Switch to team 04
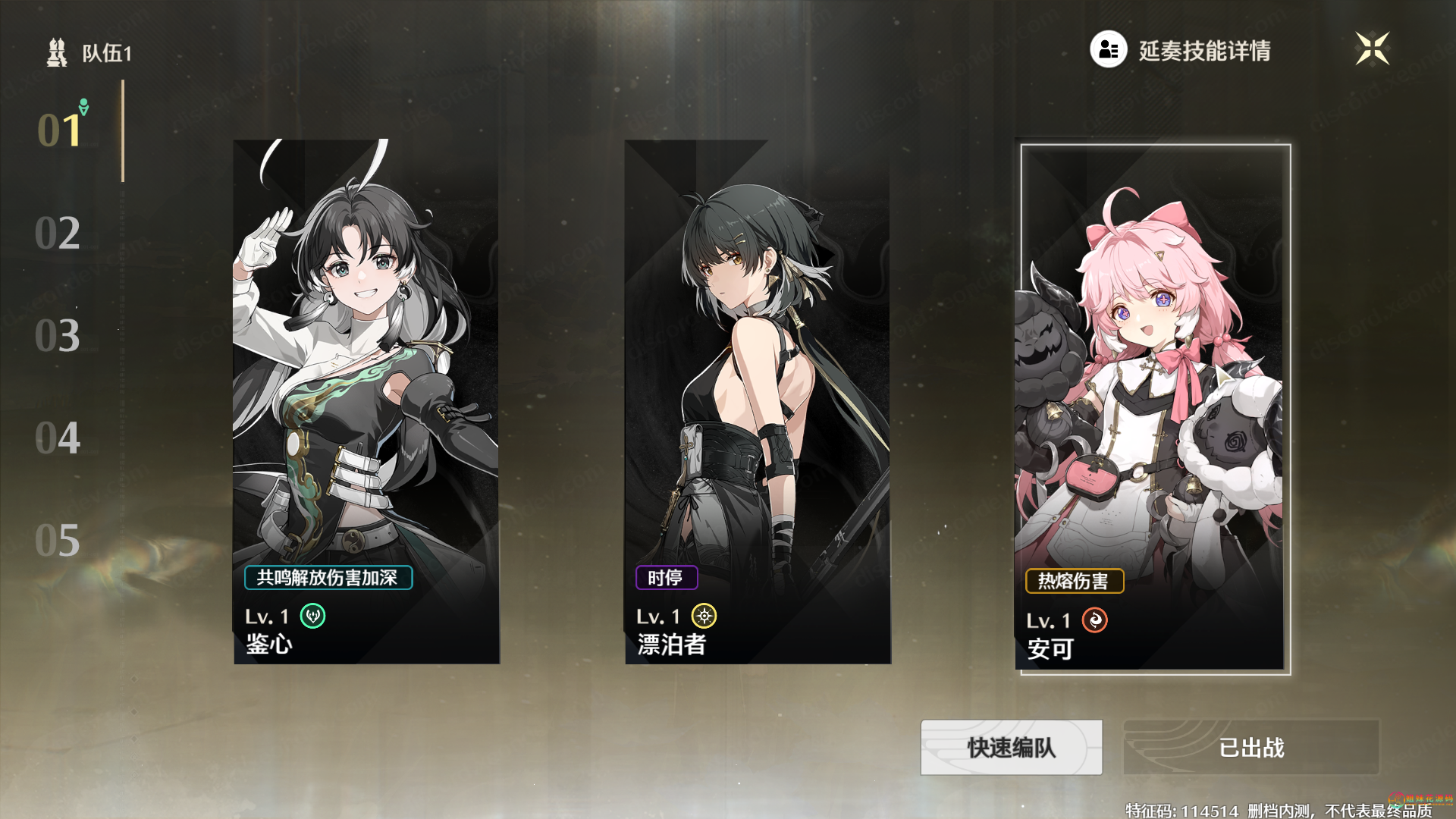The height and width of the screenshot is (819, 1456). (x=58, y=438)
